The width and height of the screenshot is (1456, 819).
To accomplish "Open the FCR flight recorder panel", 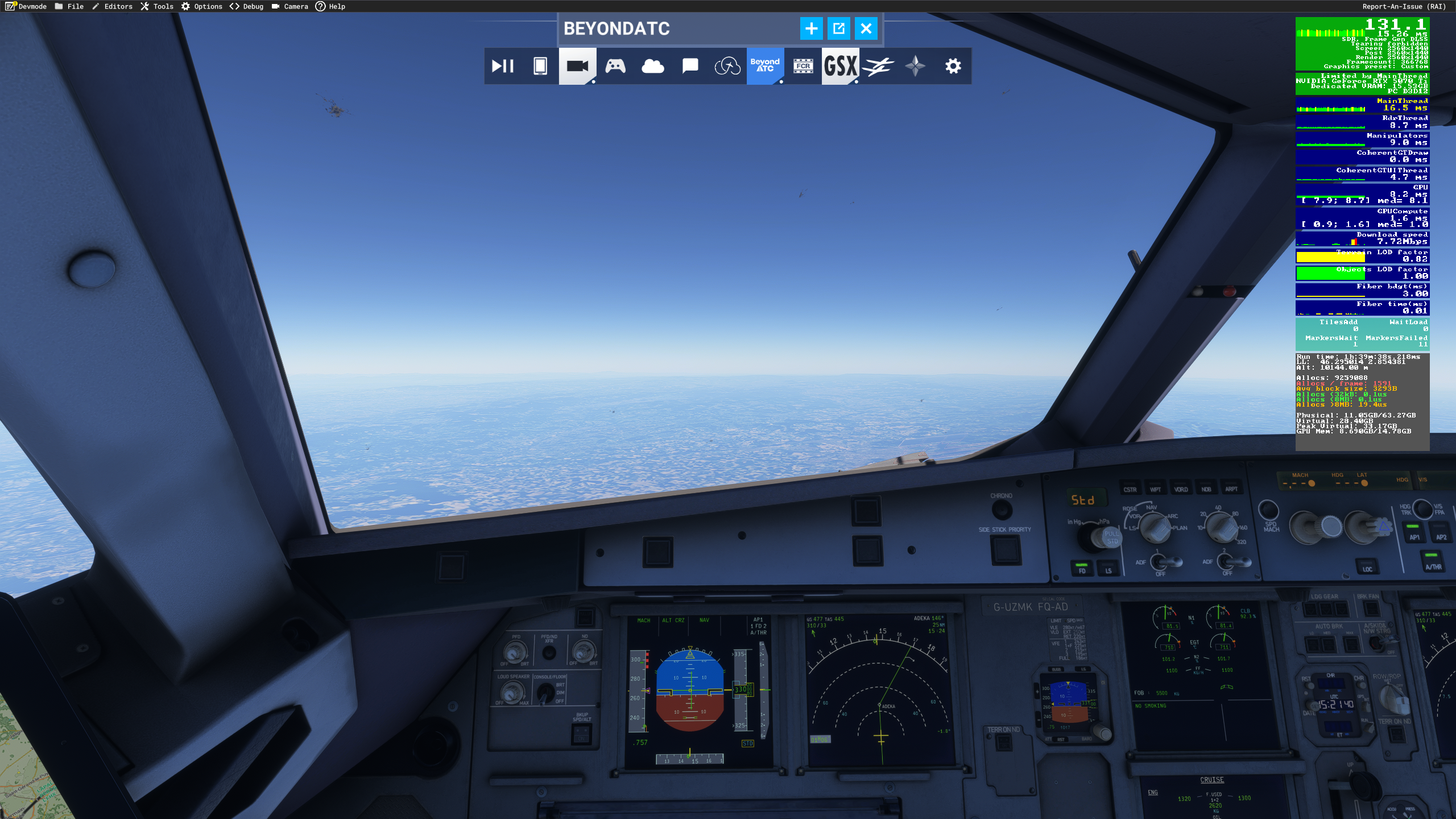I will [803, 67].
